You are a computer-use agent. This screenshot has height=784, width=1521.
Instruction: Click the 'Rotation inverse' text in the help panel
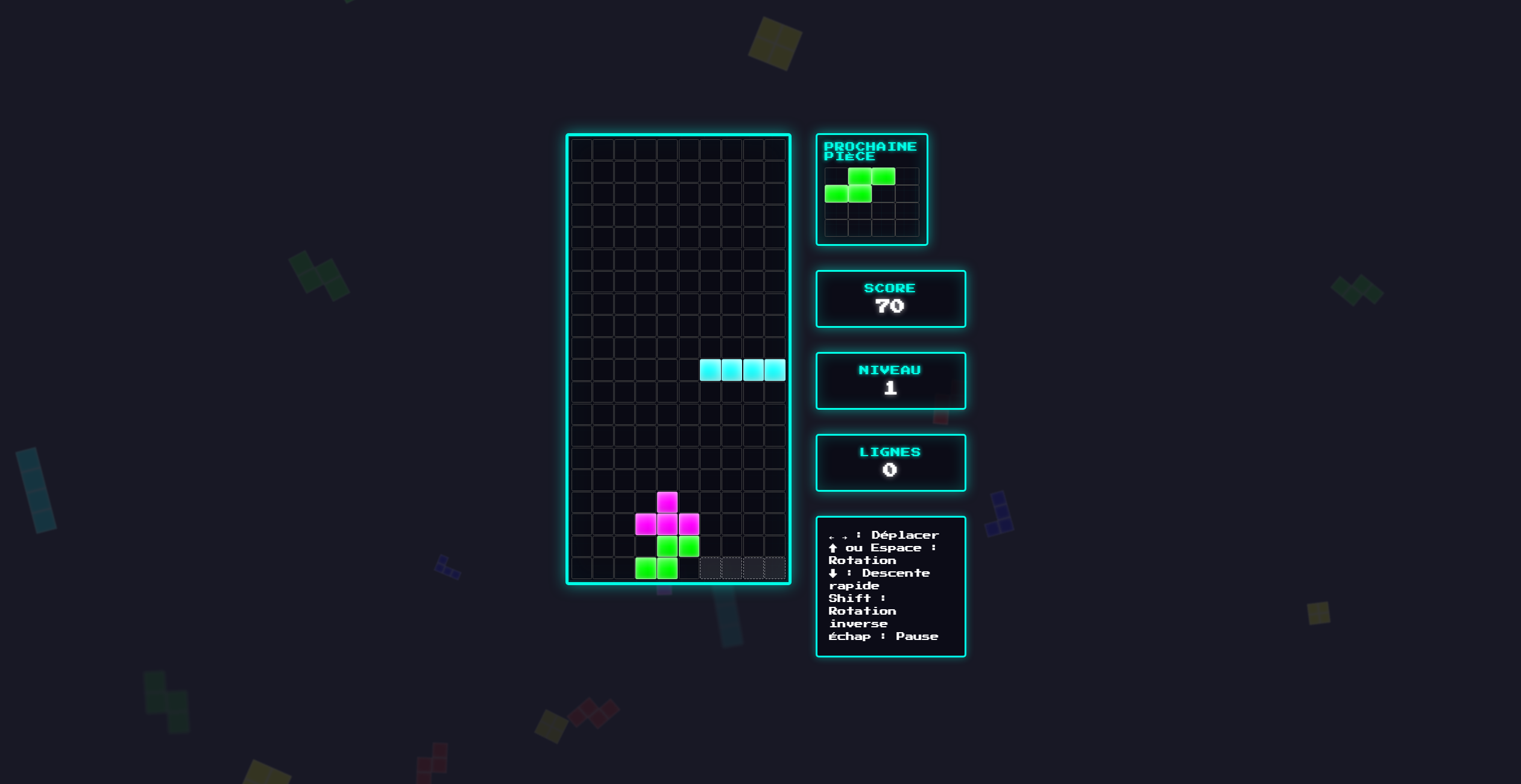pyautogui.click(x=862, y=616)
